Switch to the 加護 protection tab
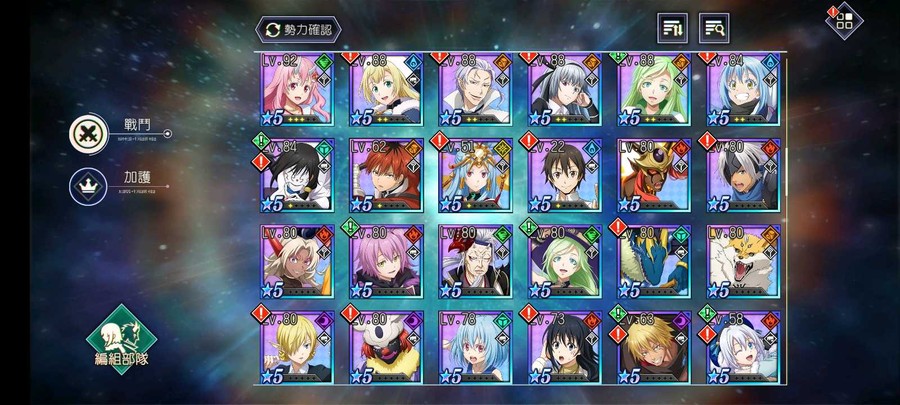 (x=86, y=186)
